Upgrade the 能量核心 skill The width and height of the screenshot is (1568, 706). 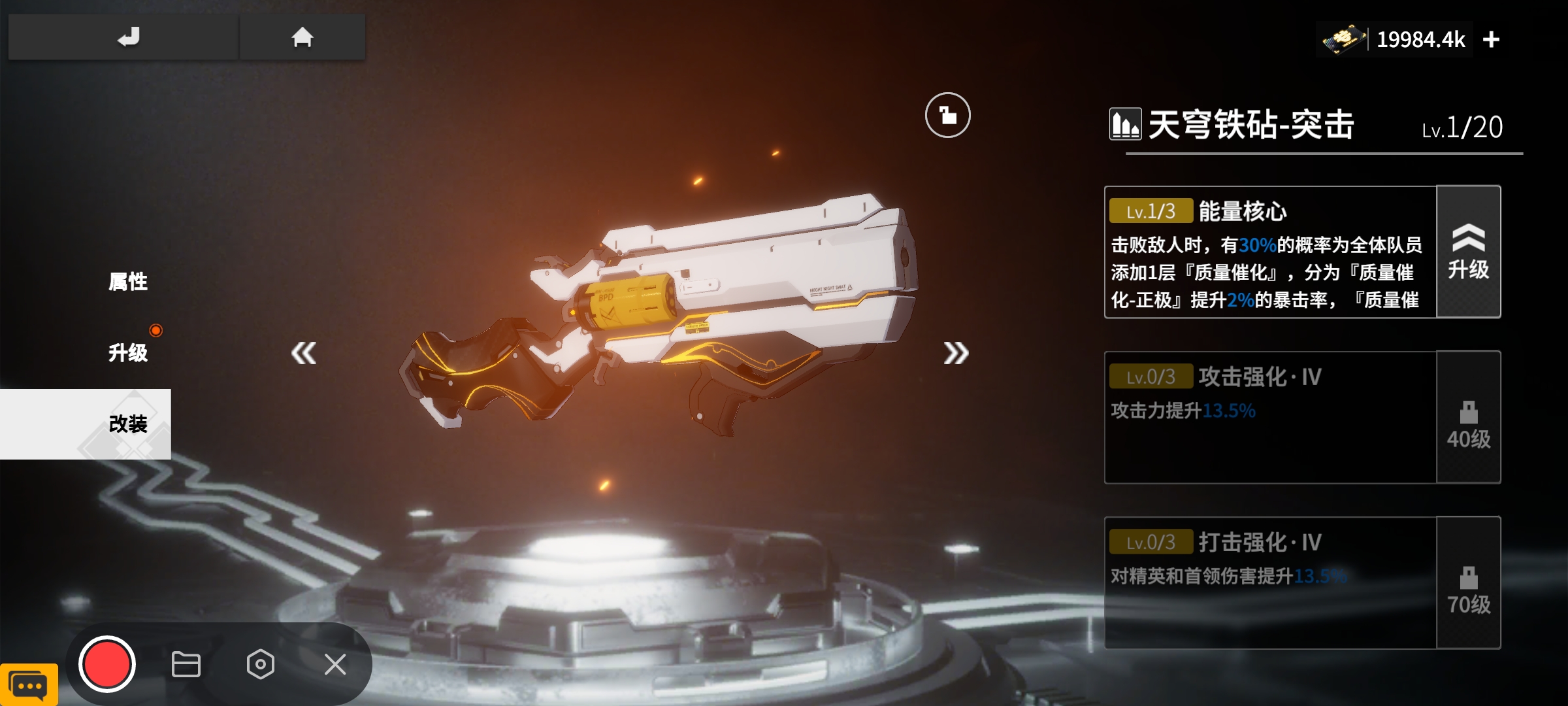pyautogui.click(x=1468, y=252)
